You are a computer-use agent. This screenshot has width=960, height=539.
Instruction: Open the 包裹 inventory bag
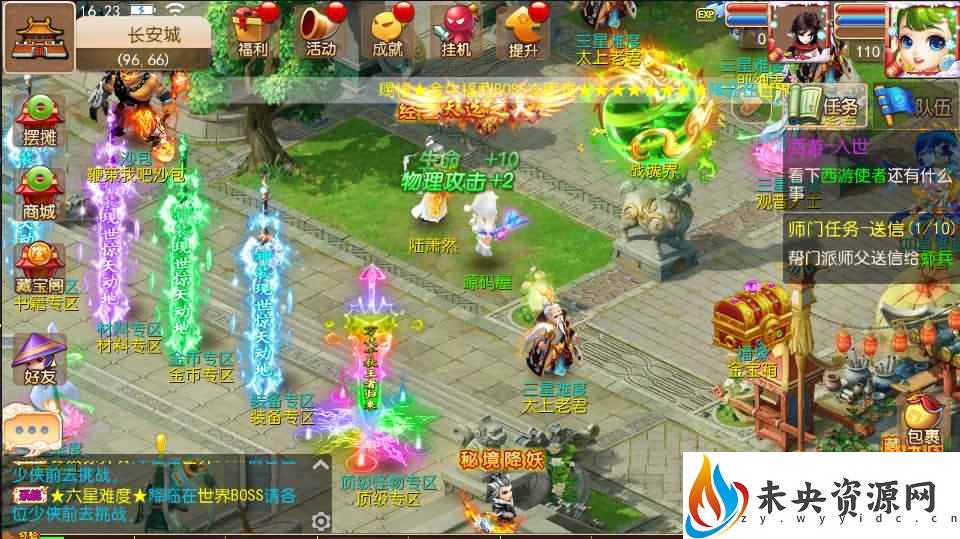click(x=921, y=421)
